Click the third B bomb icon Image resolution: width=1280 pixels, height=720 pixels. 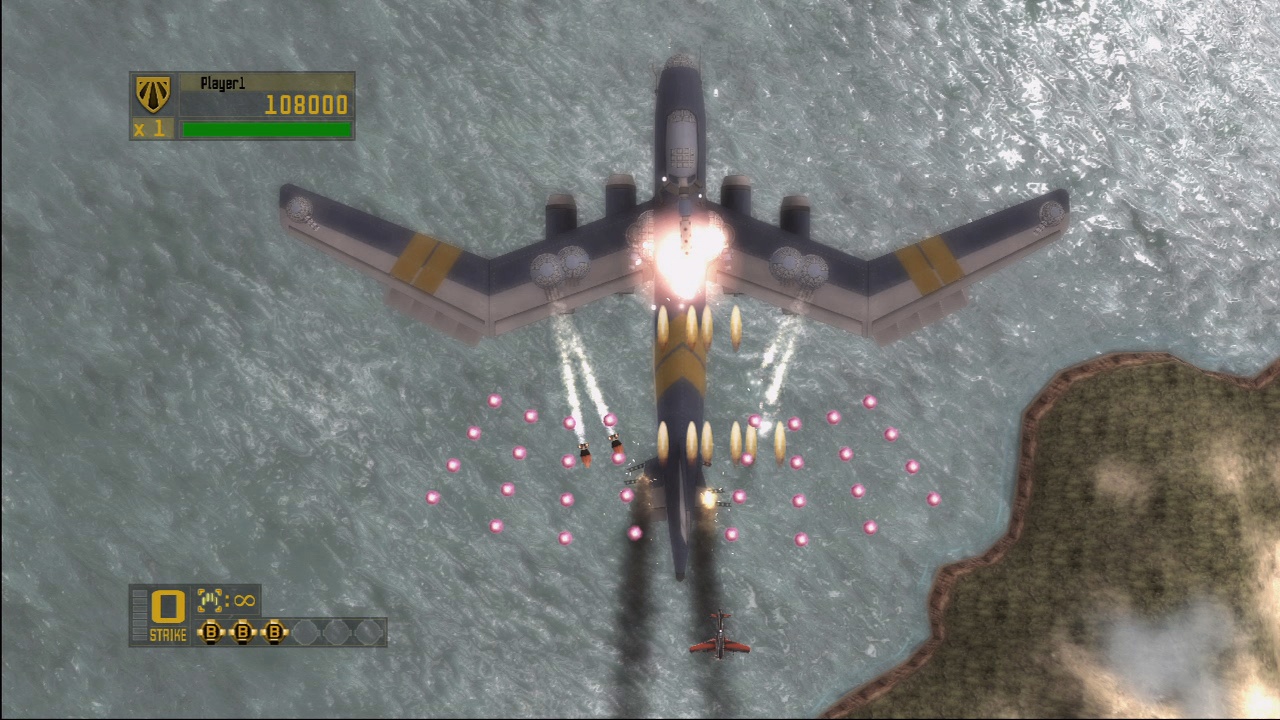275,631
